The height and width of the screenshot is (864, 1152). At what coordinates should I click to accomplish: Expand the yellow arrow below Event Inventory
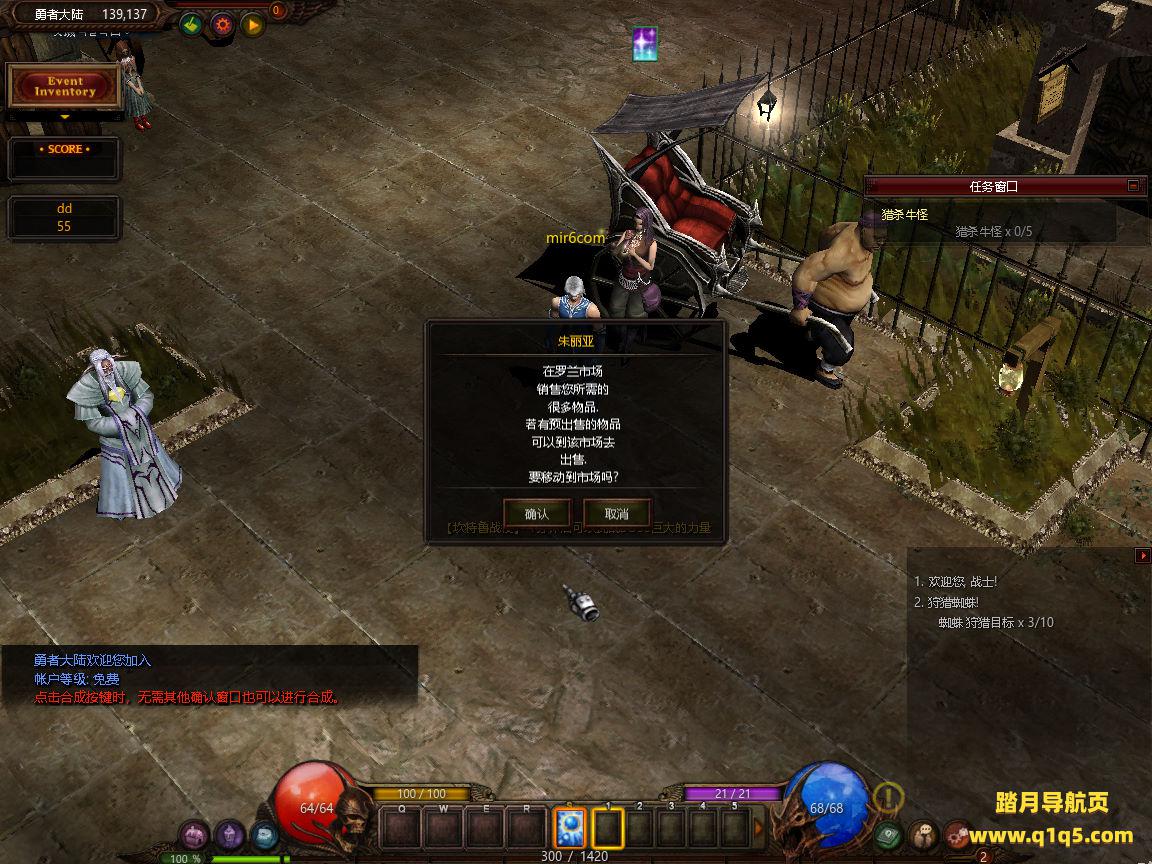pyautogui.click(x=65, y=117)
